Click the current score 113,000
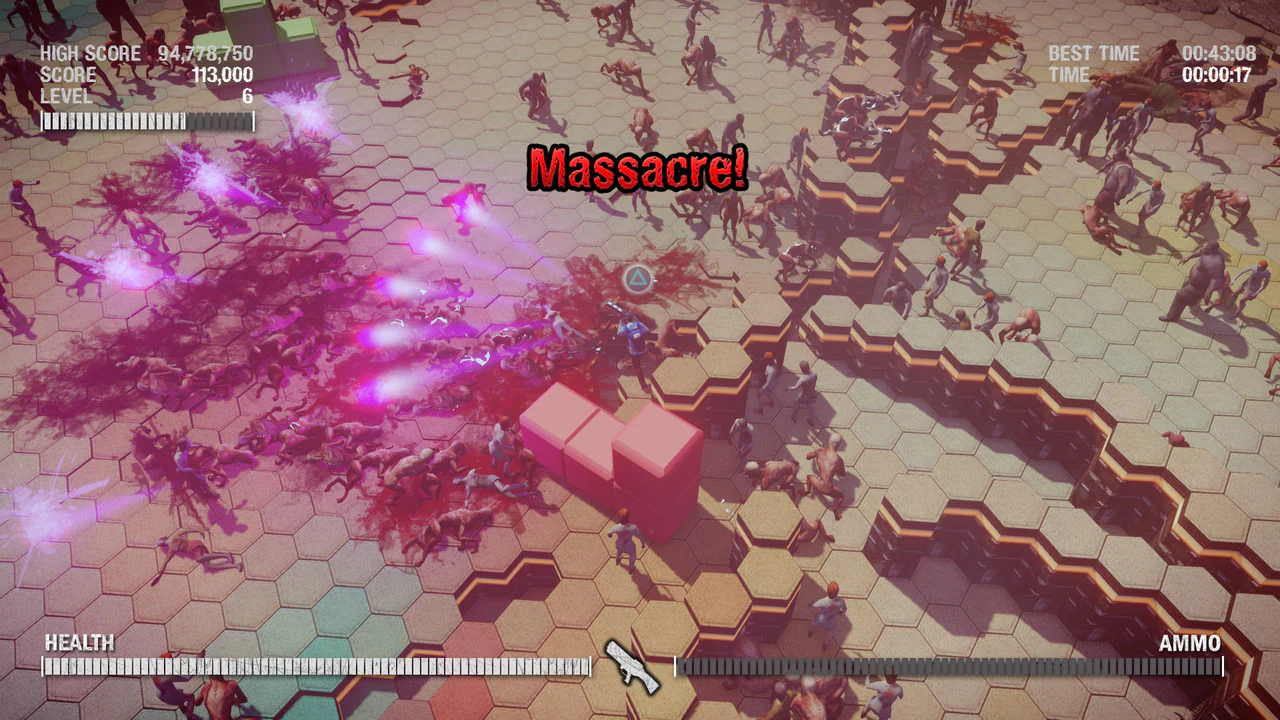The image size is (1280, 720). pyautogui.click(x=222, y=75)
